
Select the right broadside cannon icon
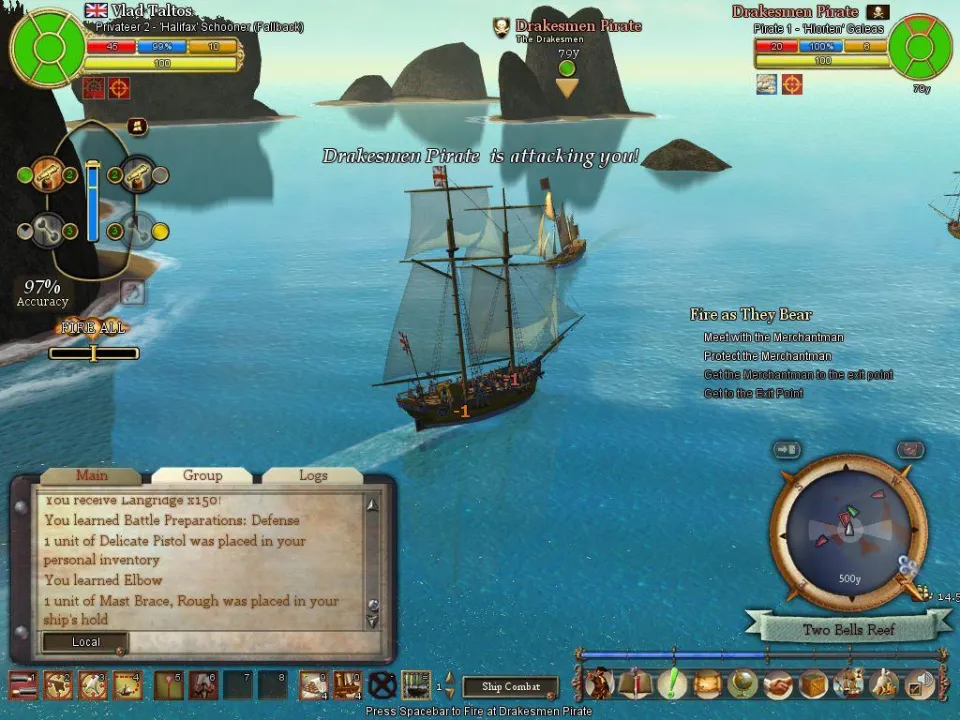click(137, 176)
